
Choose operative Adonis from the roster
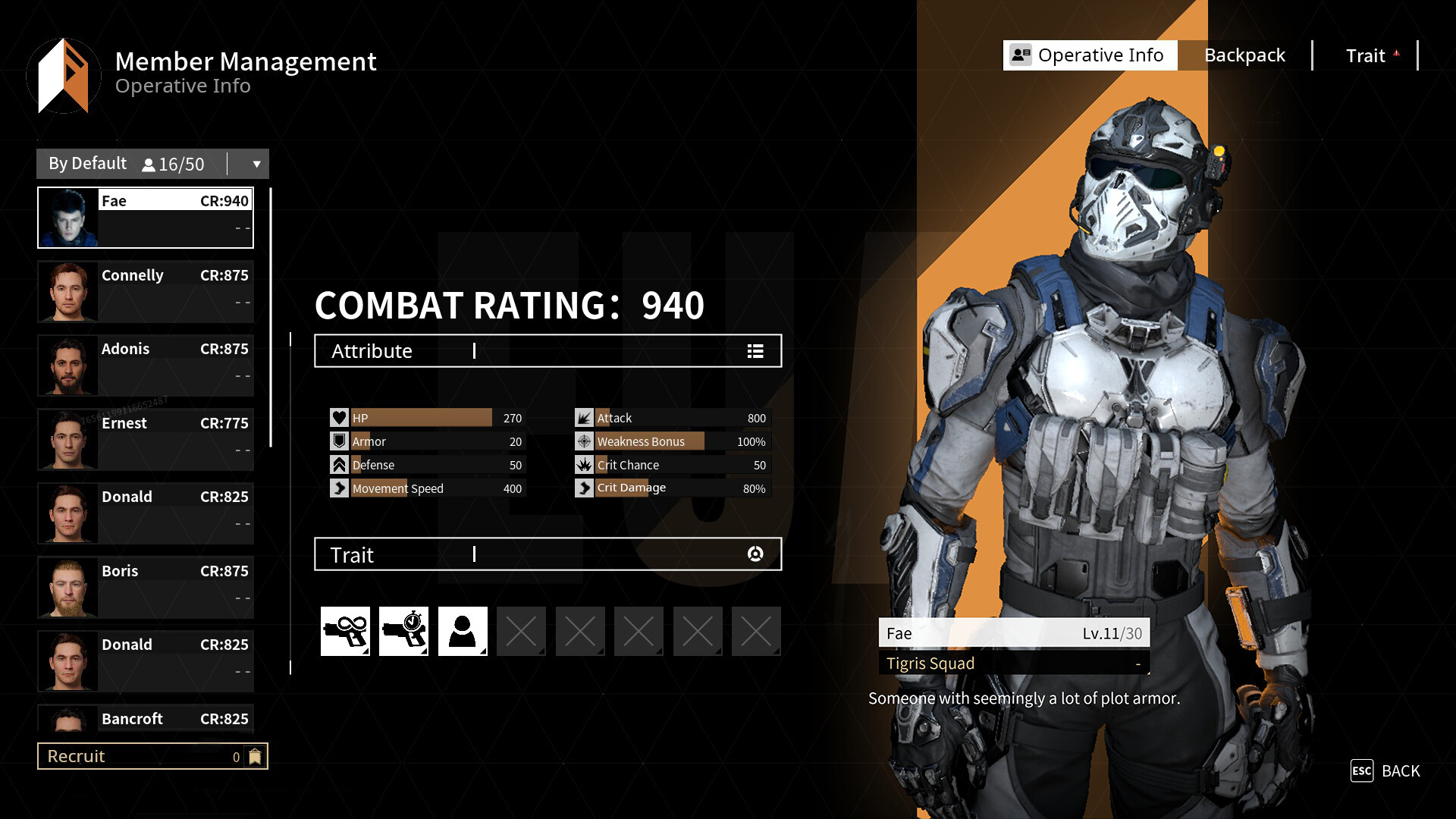click(146, 366)
